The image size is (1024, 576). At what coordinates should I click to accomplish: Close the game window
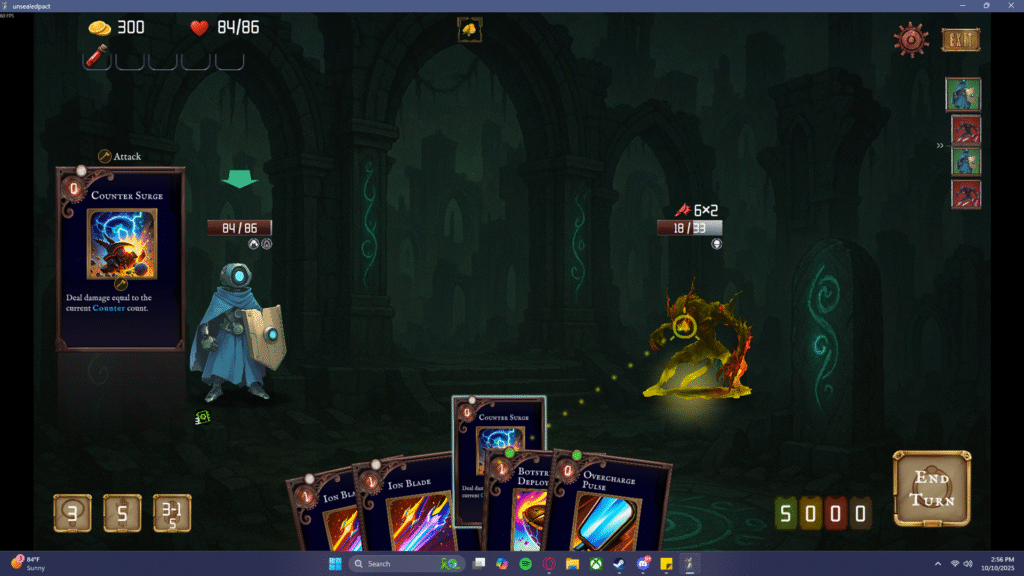pos(1011,6)
